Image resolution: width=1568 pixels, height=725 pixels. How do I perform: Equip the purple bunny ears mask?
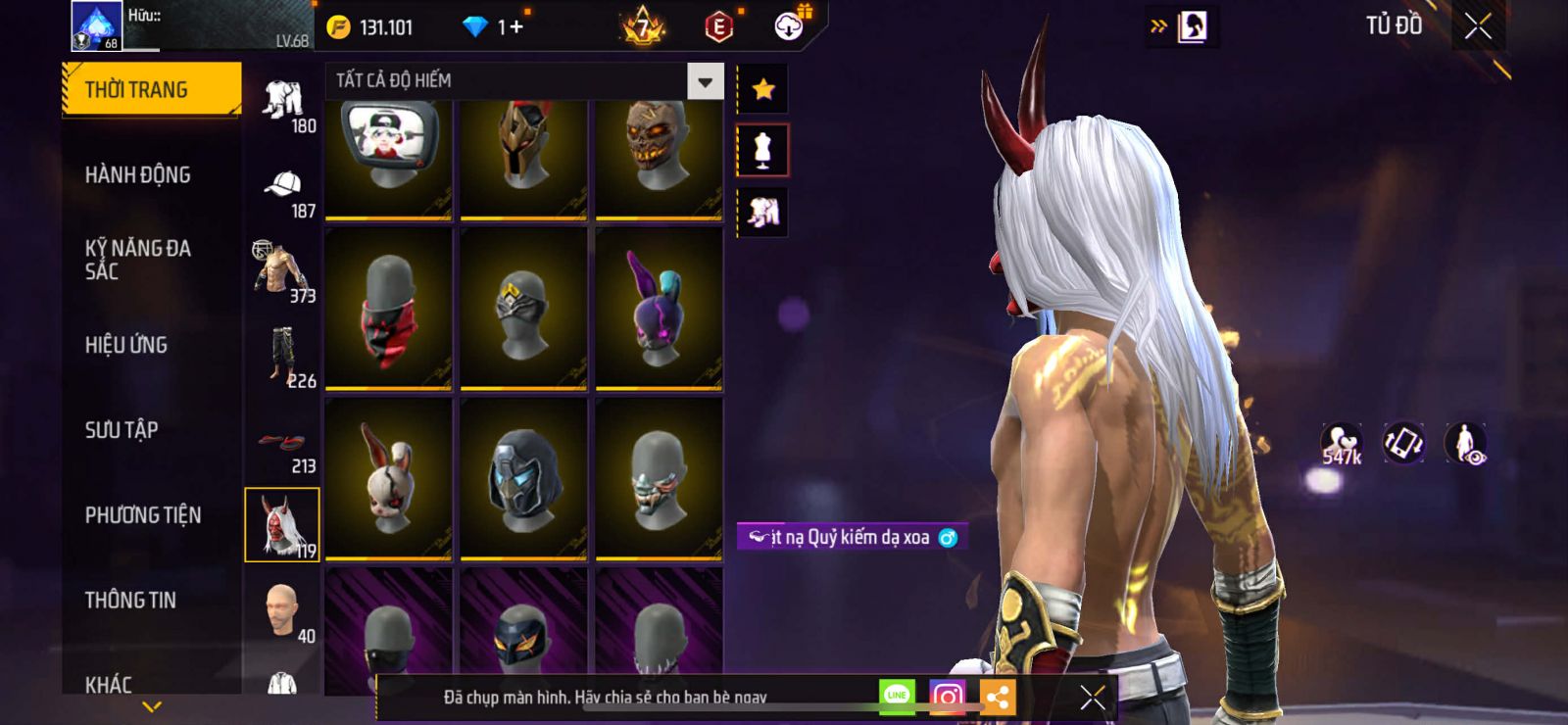pyautogui.click(x=659, y=308)
